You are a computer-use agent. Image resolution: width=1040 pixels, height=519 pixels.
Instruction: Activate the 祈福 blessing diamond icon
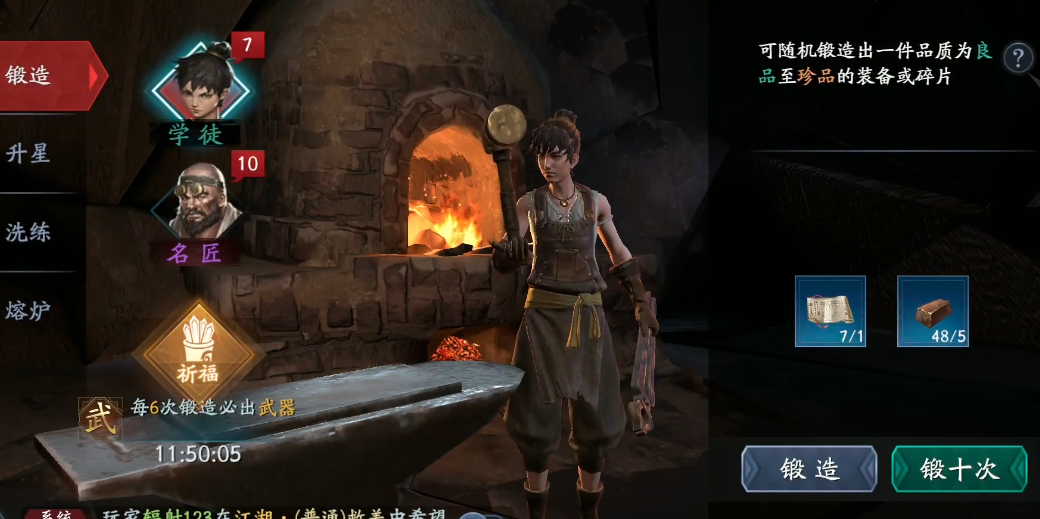(x=199, y=353)
